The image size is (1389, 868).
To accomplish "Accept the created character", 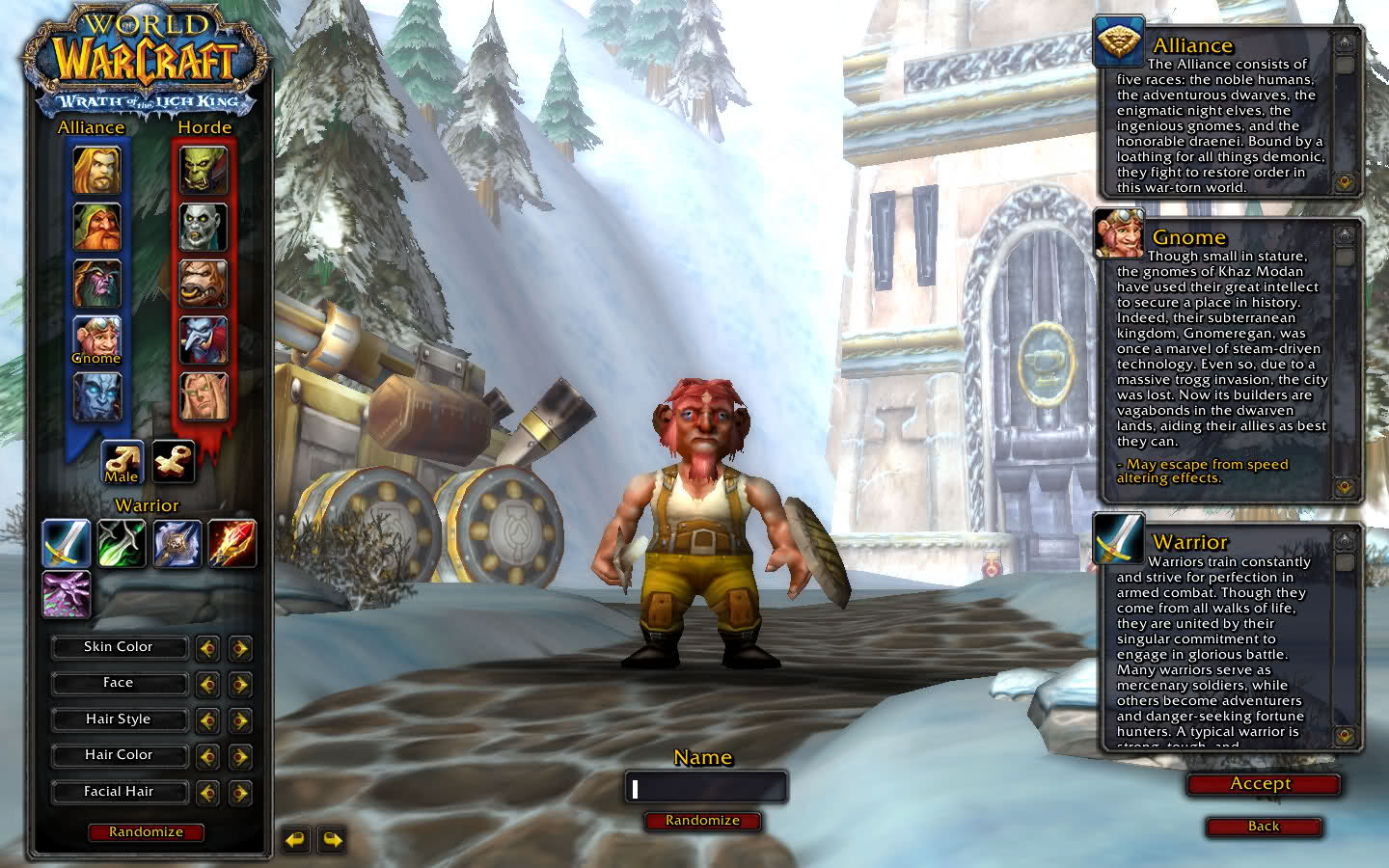I will [1262, 784].
